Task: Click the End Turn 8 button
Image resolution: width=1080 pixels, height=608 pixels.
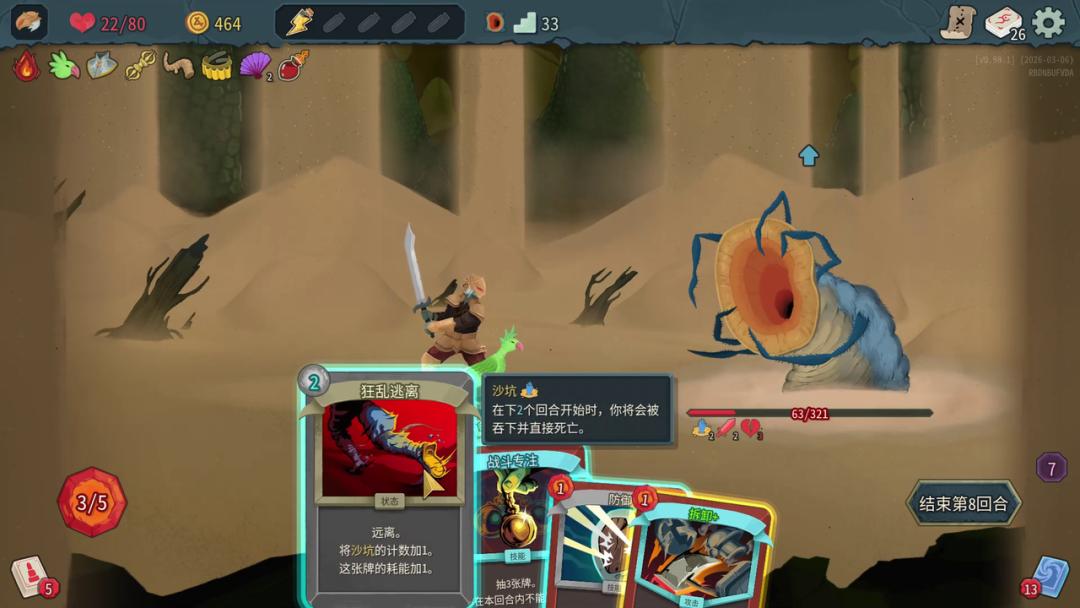Action: point(963,503)
